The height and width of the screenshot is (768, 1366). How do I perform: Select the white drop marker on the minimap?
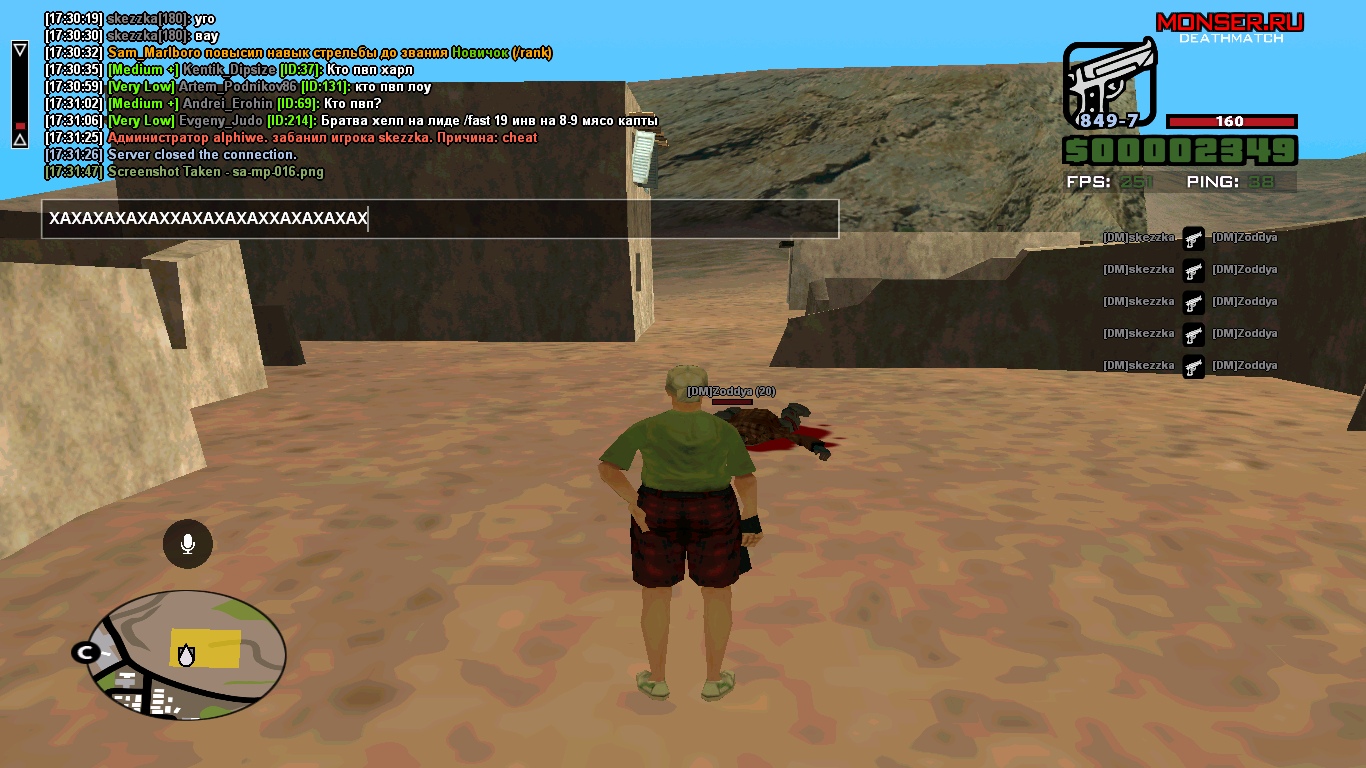click(186, 654)
